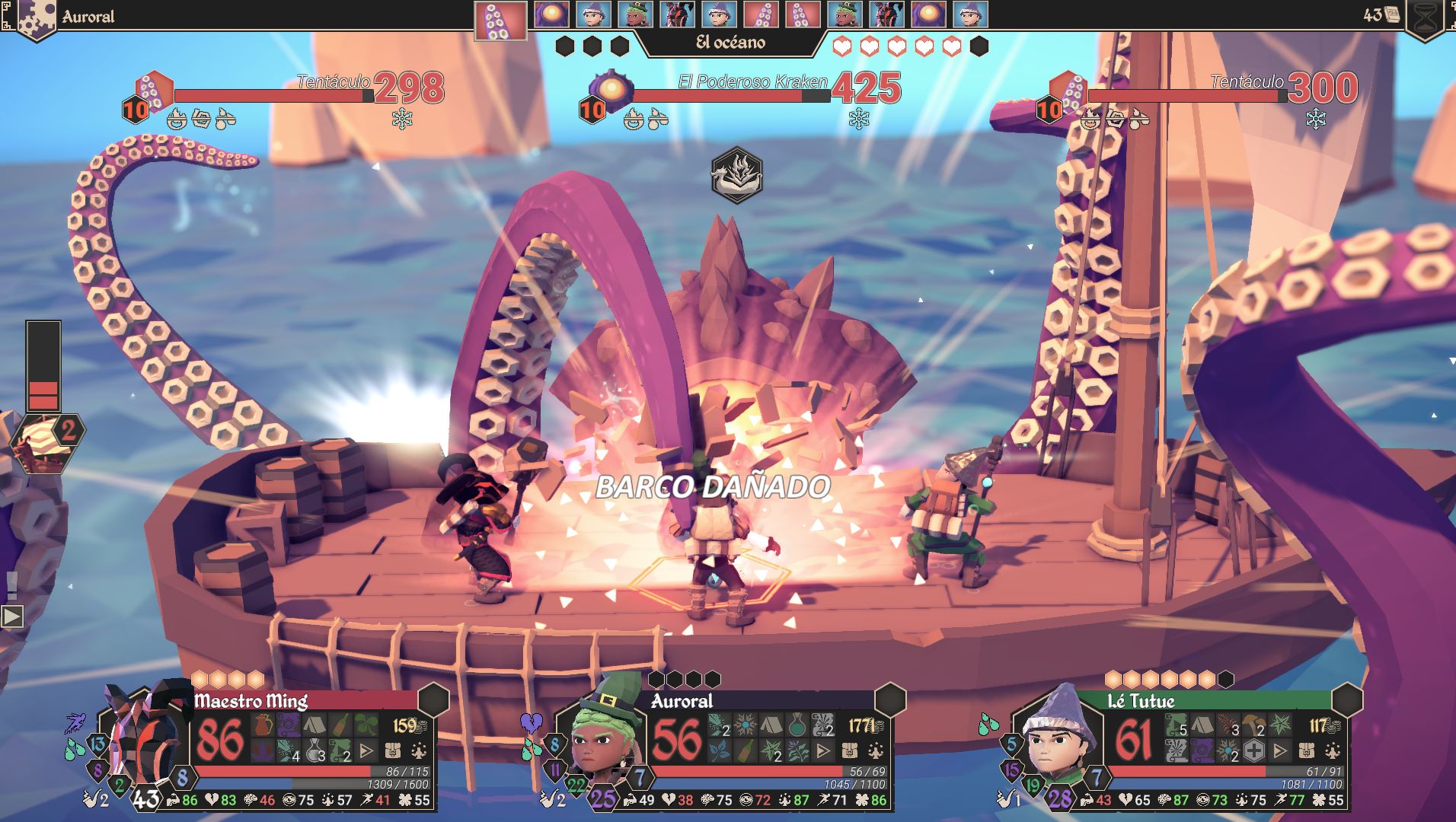Screen dimensions: 1456x822
Task: Select the ship icon with number 2
Action: pyautogui.click(x=46, y=441)
